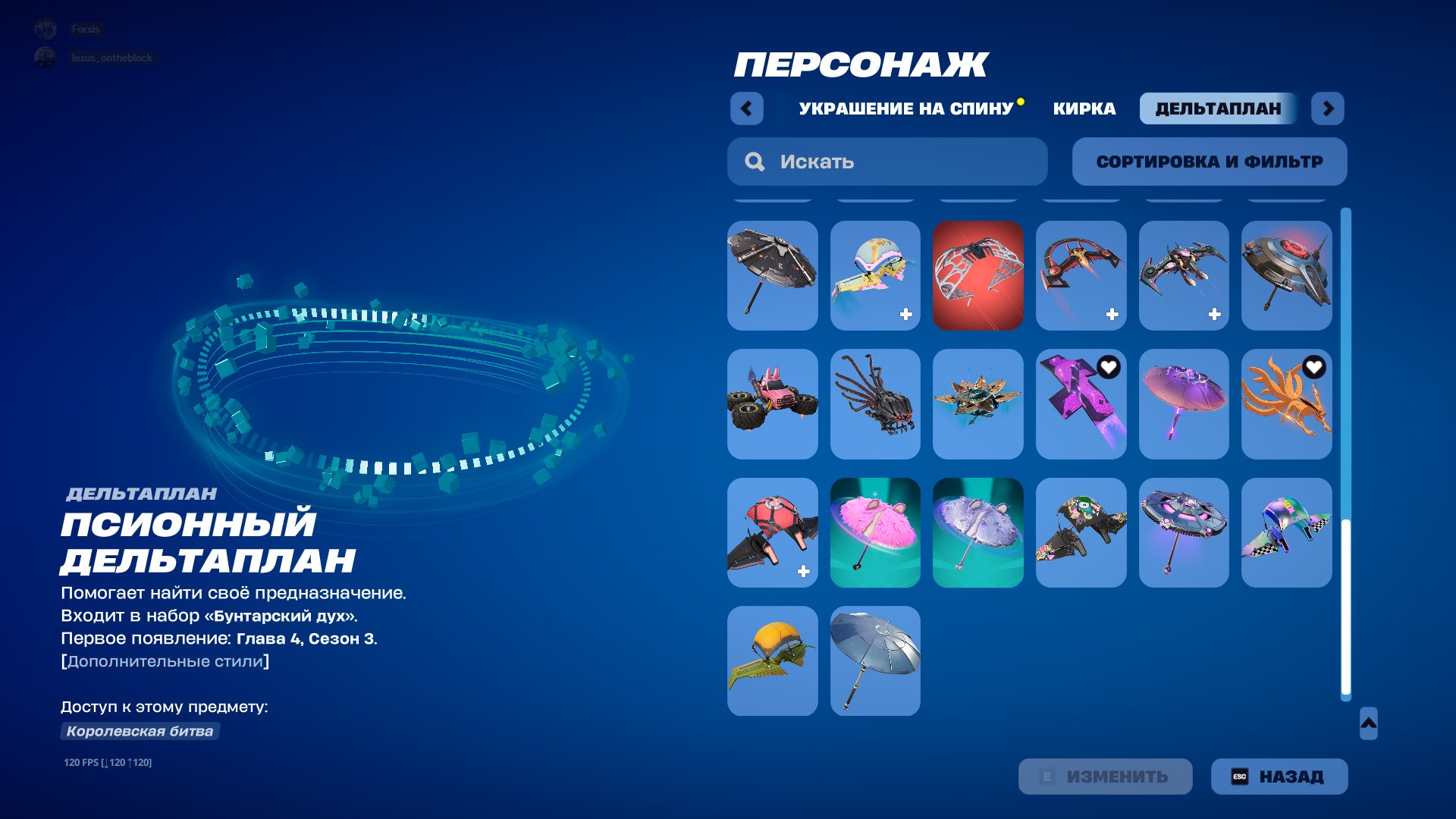Screen dimensions: 1456x819
Task: Select the mechanical spider-leg glider
Action: pos(875,404)
